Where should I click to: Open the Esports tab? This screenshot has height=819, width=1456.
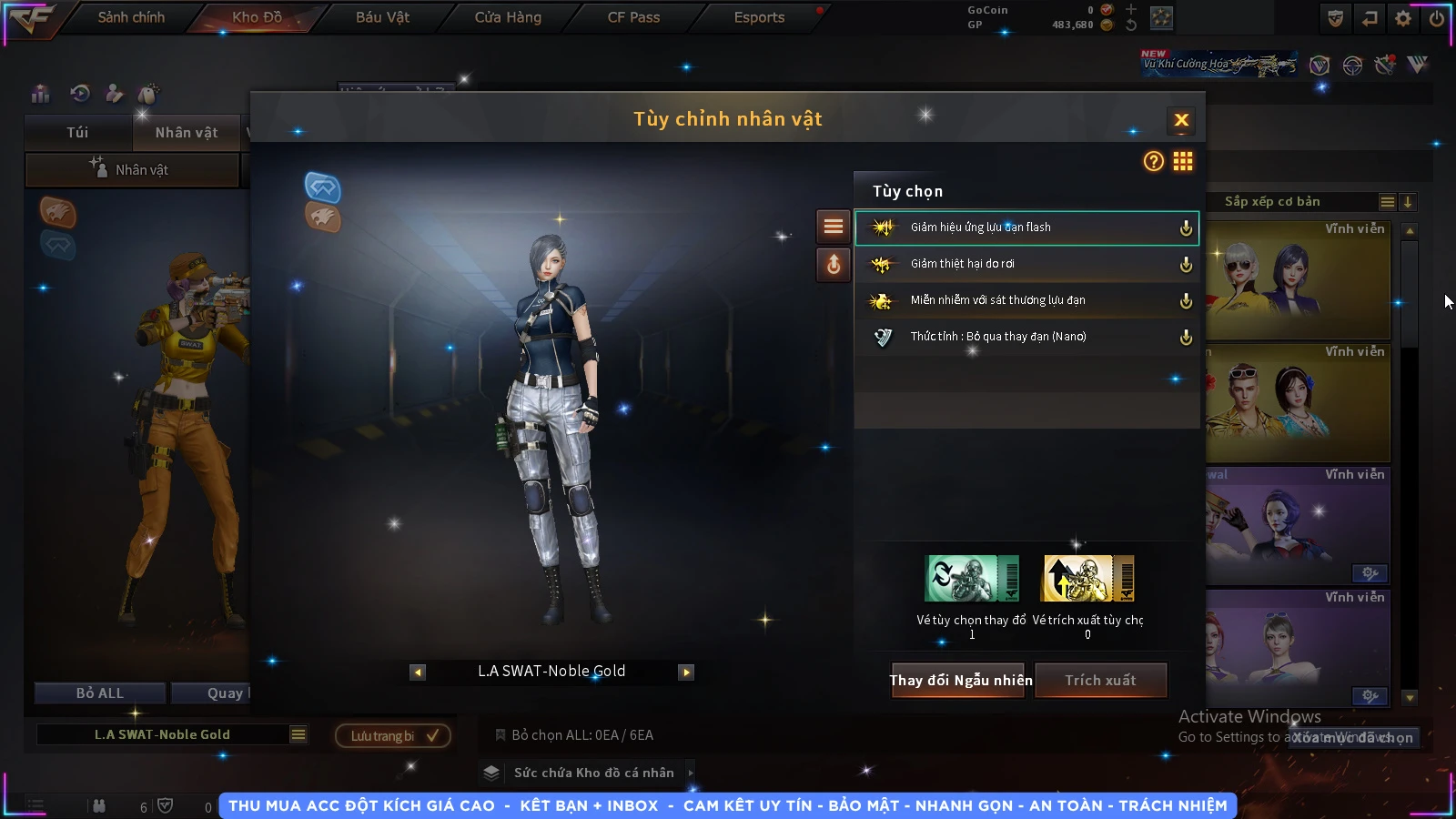point(759,17)
